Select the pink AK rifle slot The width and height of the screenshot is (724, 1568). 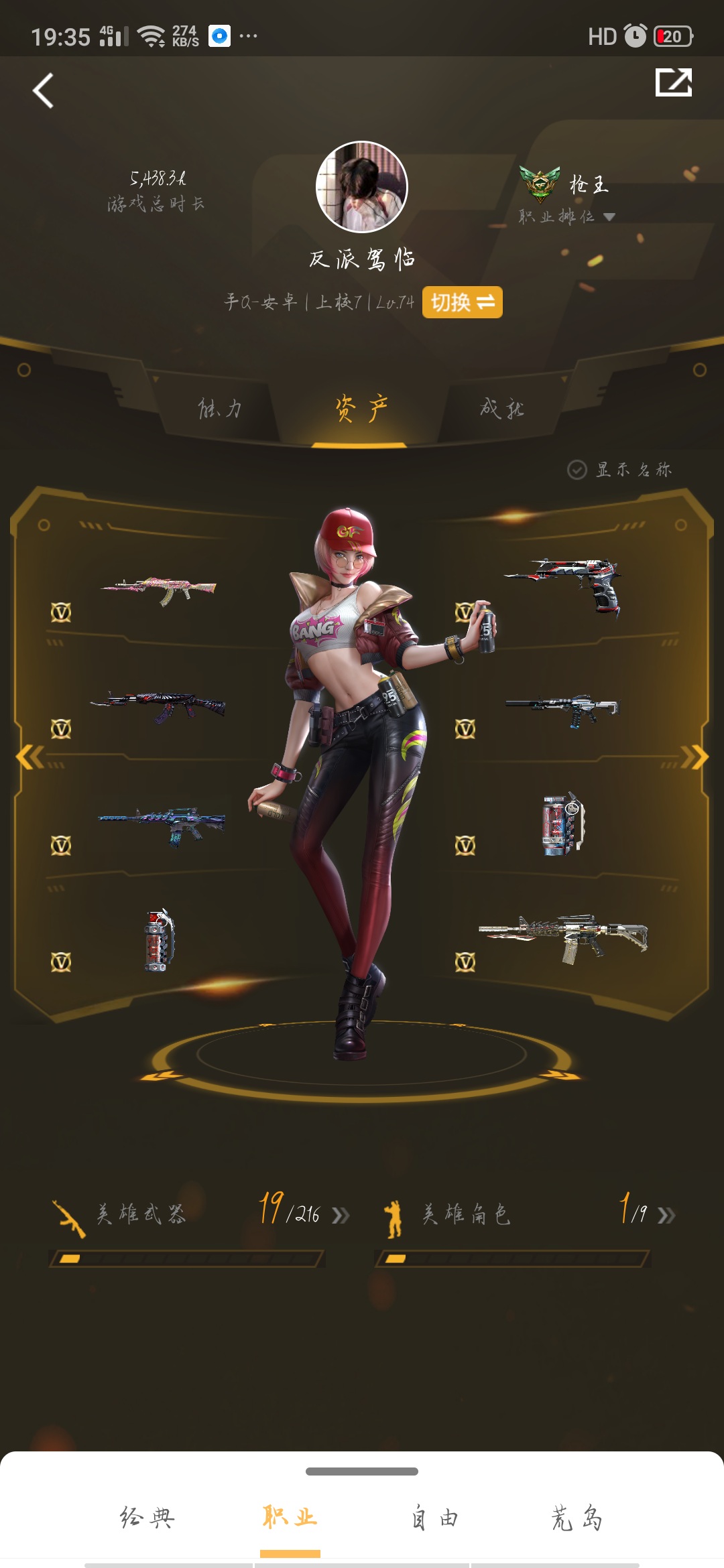(159, 590)
